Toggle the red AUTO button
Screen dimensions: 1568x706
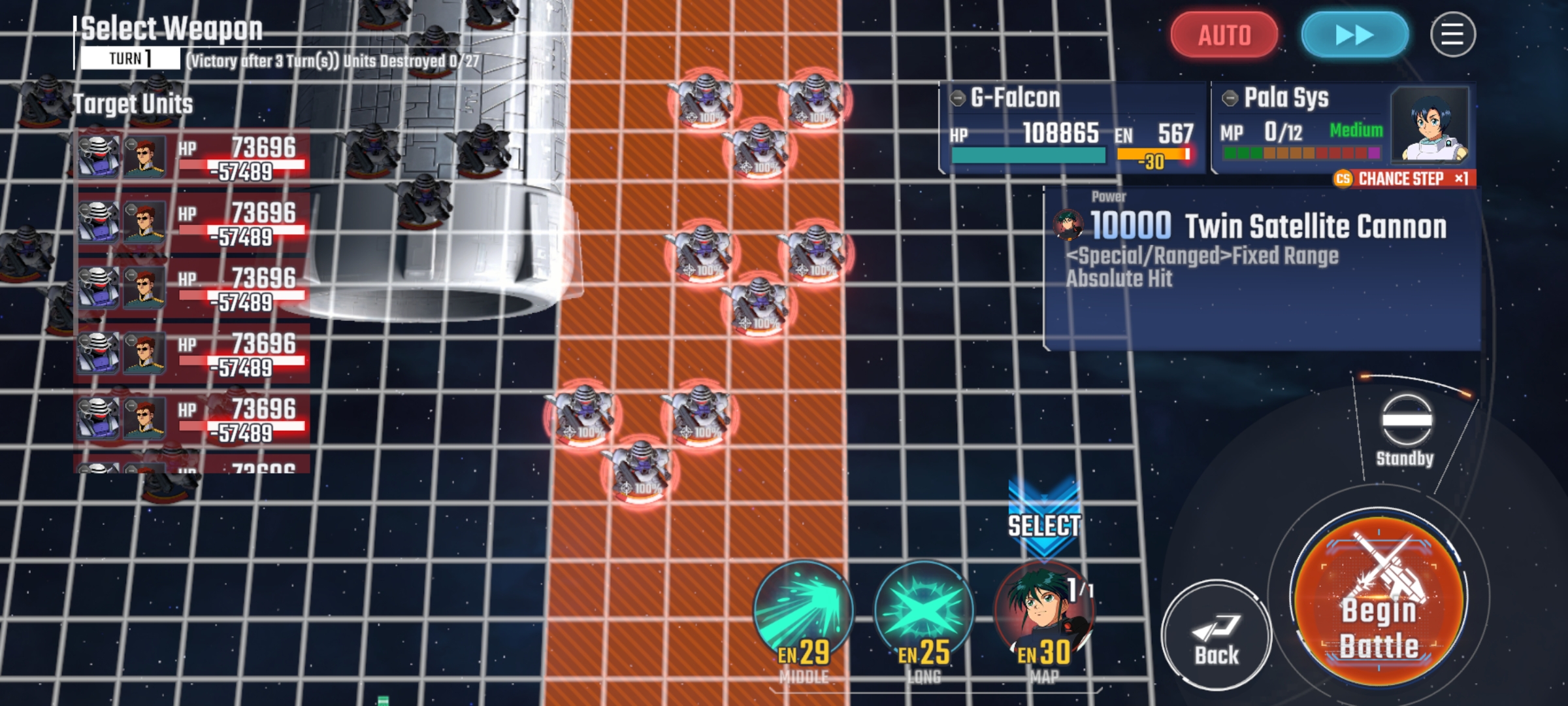1224,35
